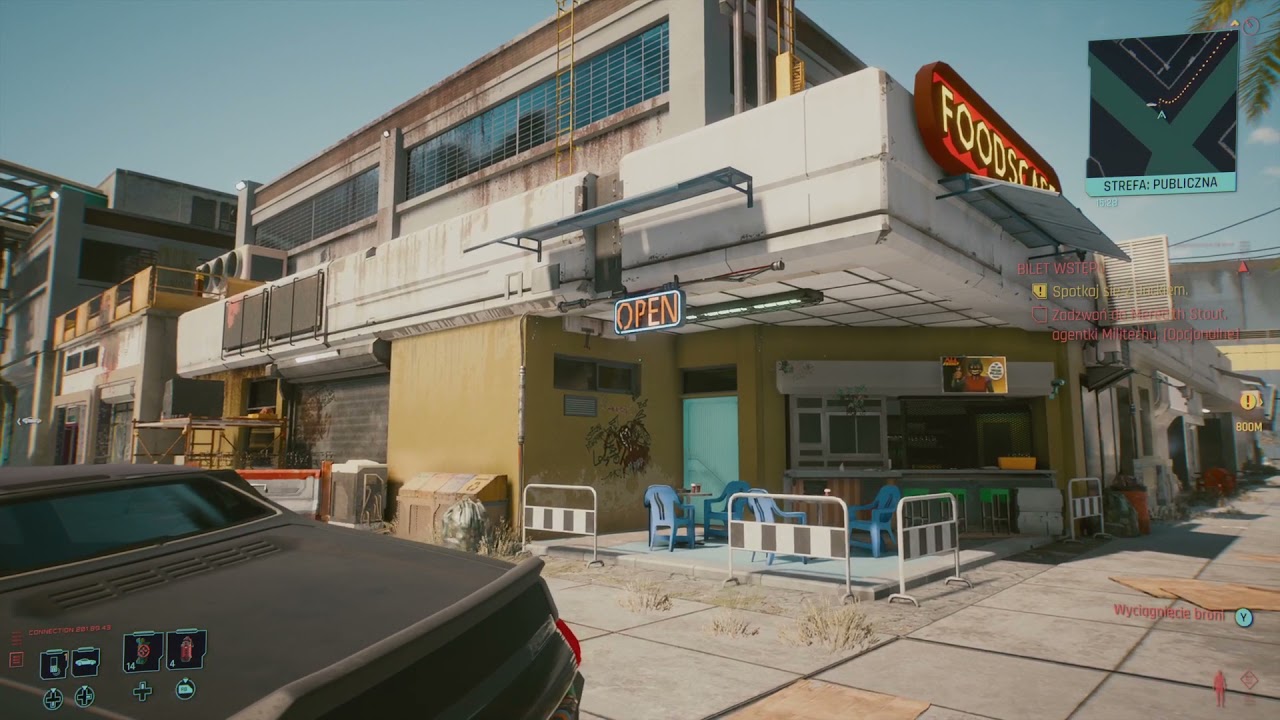Toggle the red menu list icon near CONNECTION text
The height and width of the screenshot is (720, 1280).
(16, 658)
